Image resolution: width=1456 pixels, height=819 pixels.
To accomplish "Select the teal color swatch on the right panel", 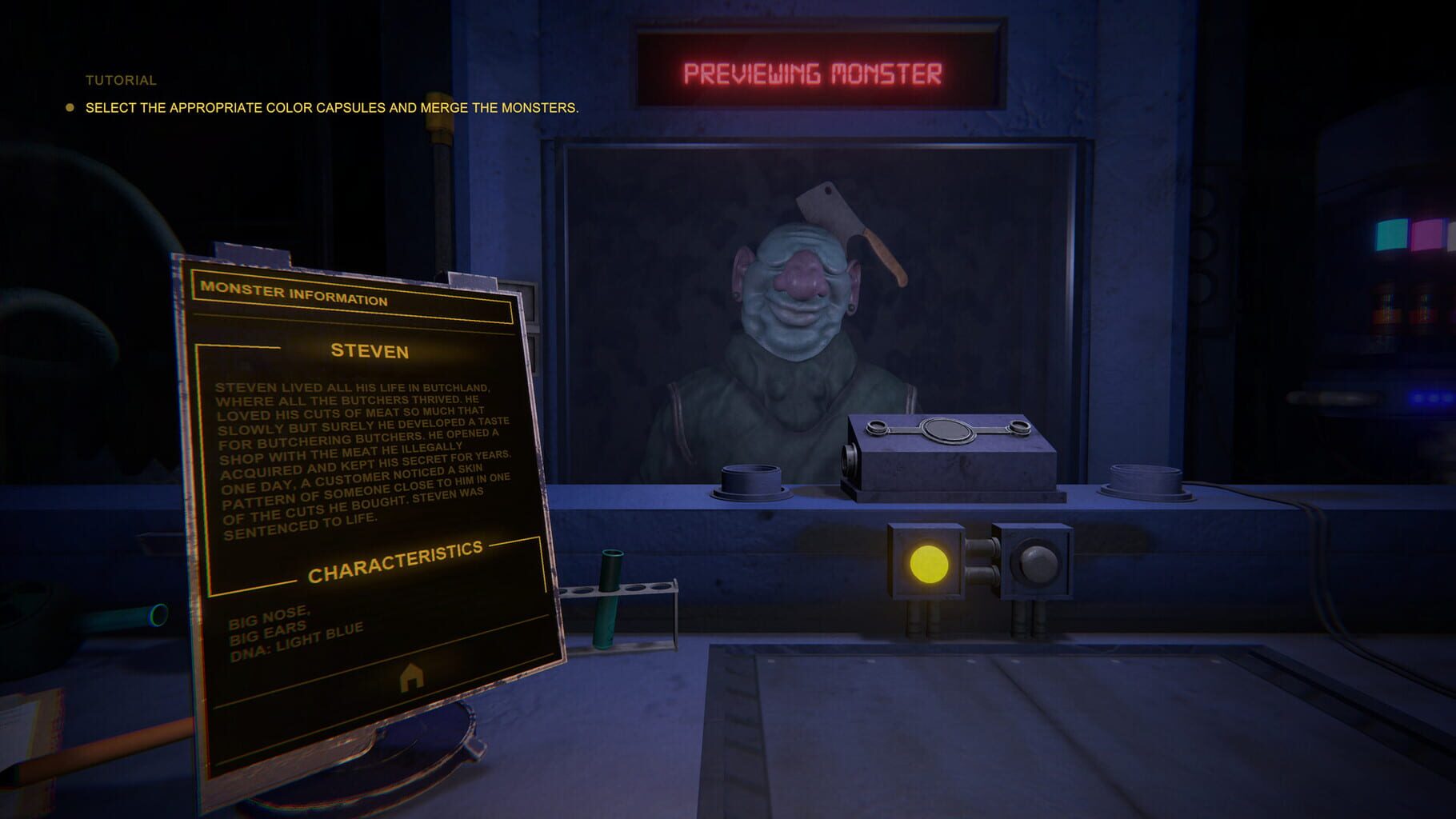I will 1392,234.
